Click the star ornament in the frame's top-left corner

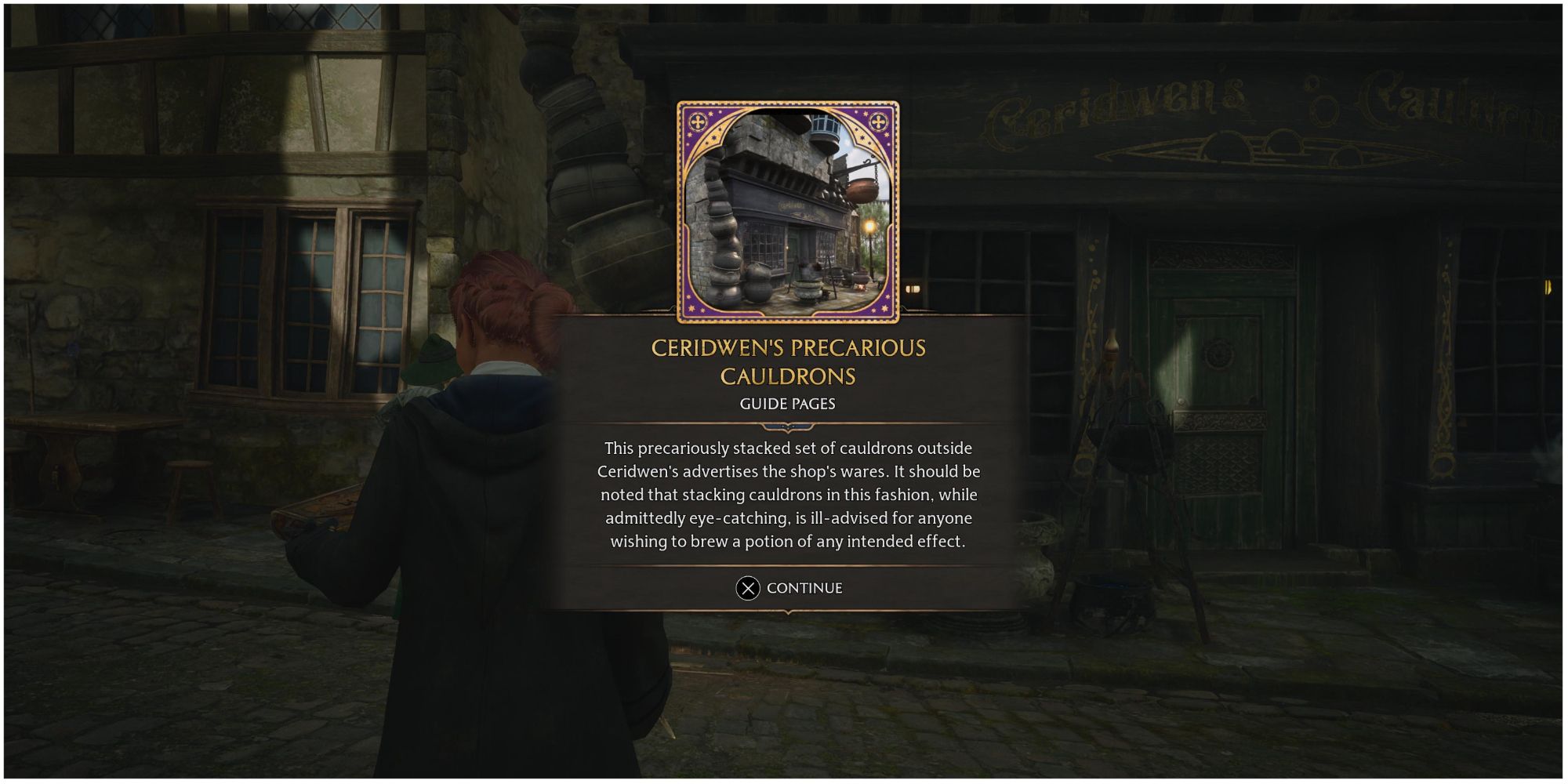pyautogui.click(x=697, y=122)
